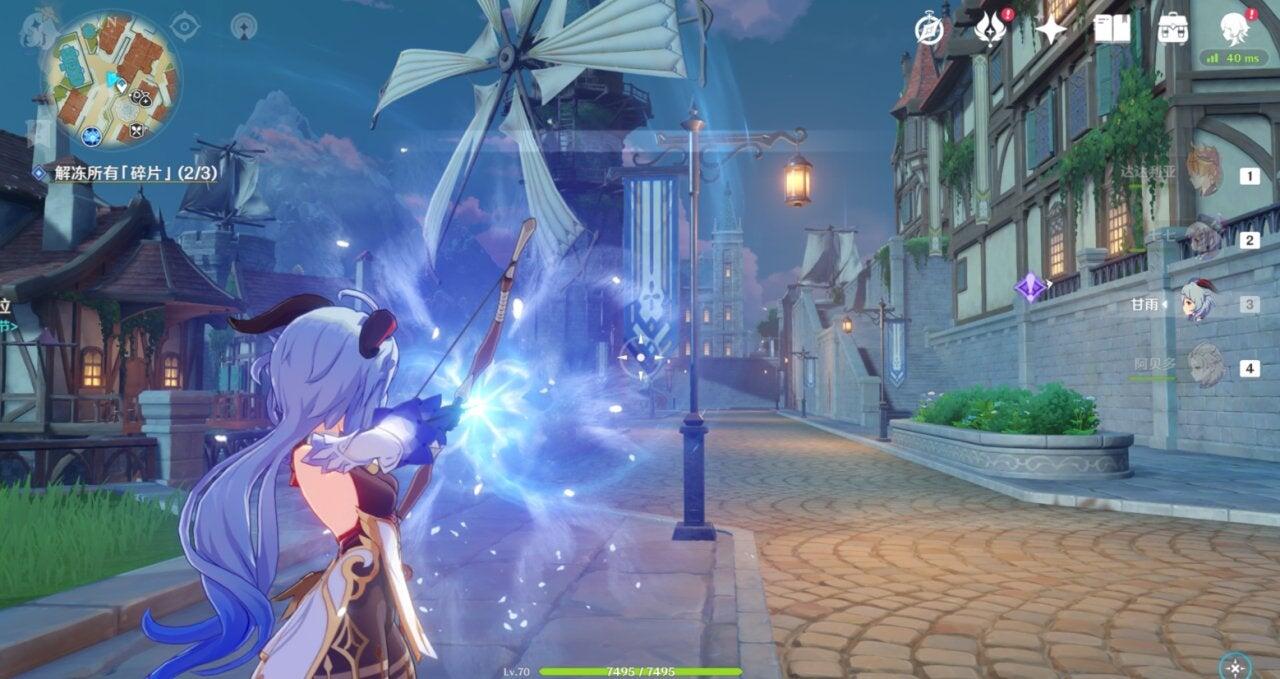
Task: Open the four-pointed star wish icon
Action: click(1050, 30)
